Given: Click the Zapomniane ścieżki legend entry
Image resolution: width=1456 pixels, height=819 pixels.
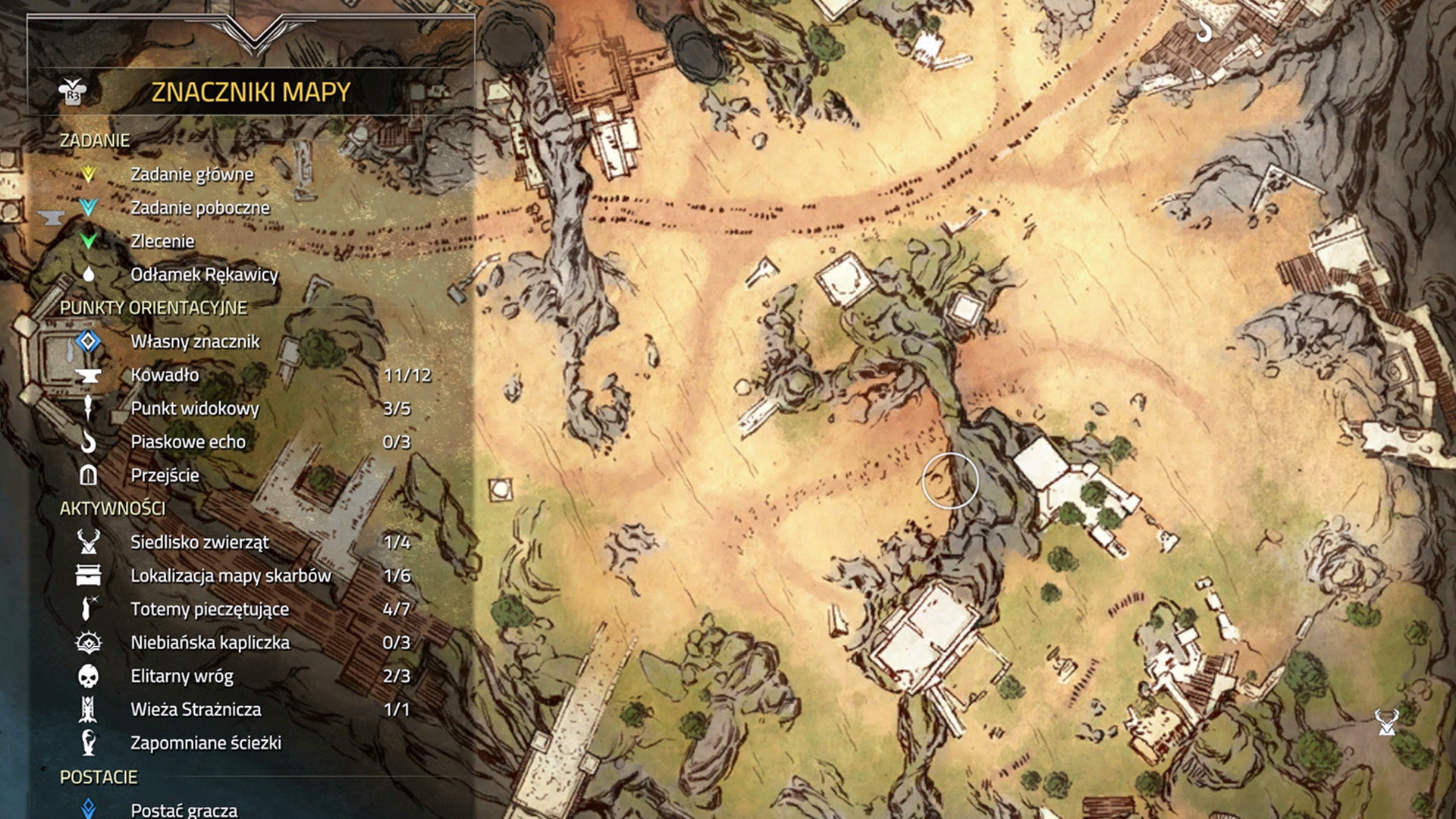Looking at the screenshot, I should pos(89,743).
